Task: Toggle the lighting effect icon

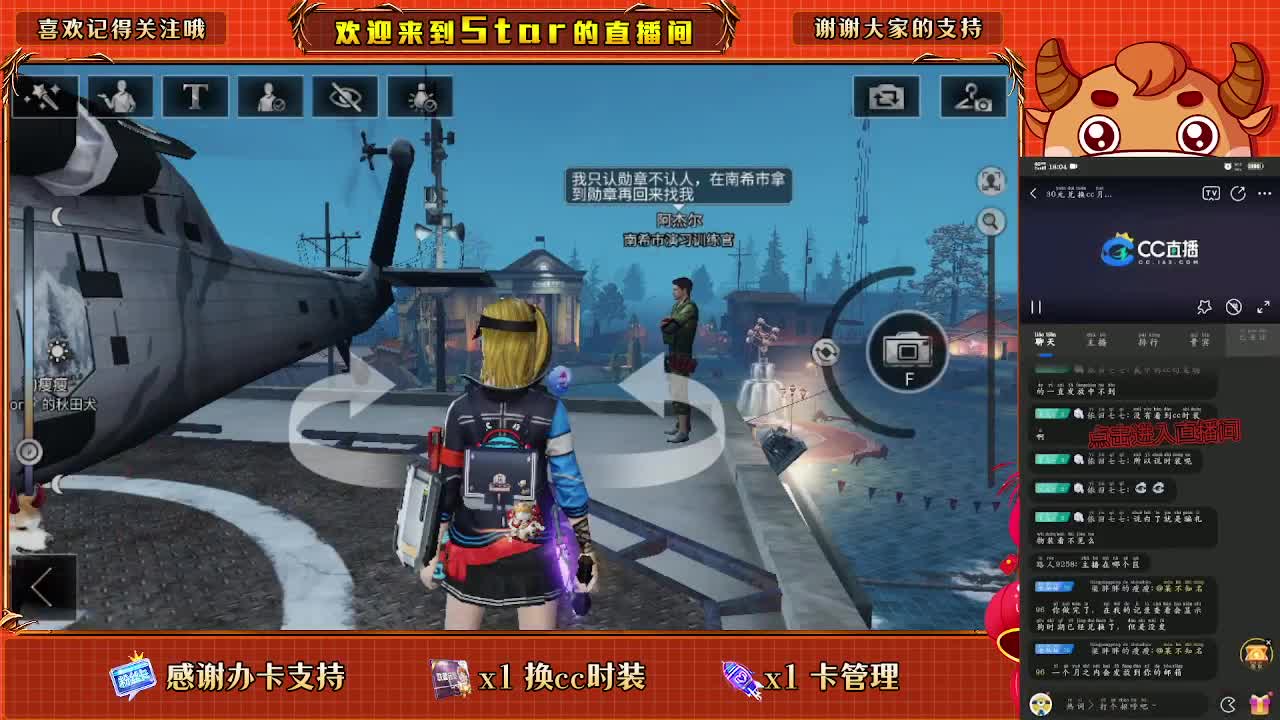Action: pos(421,96)
